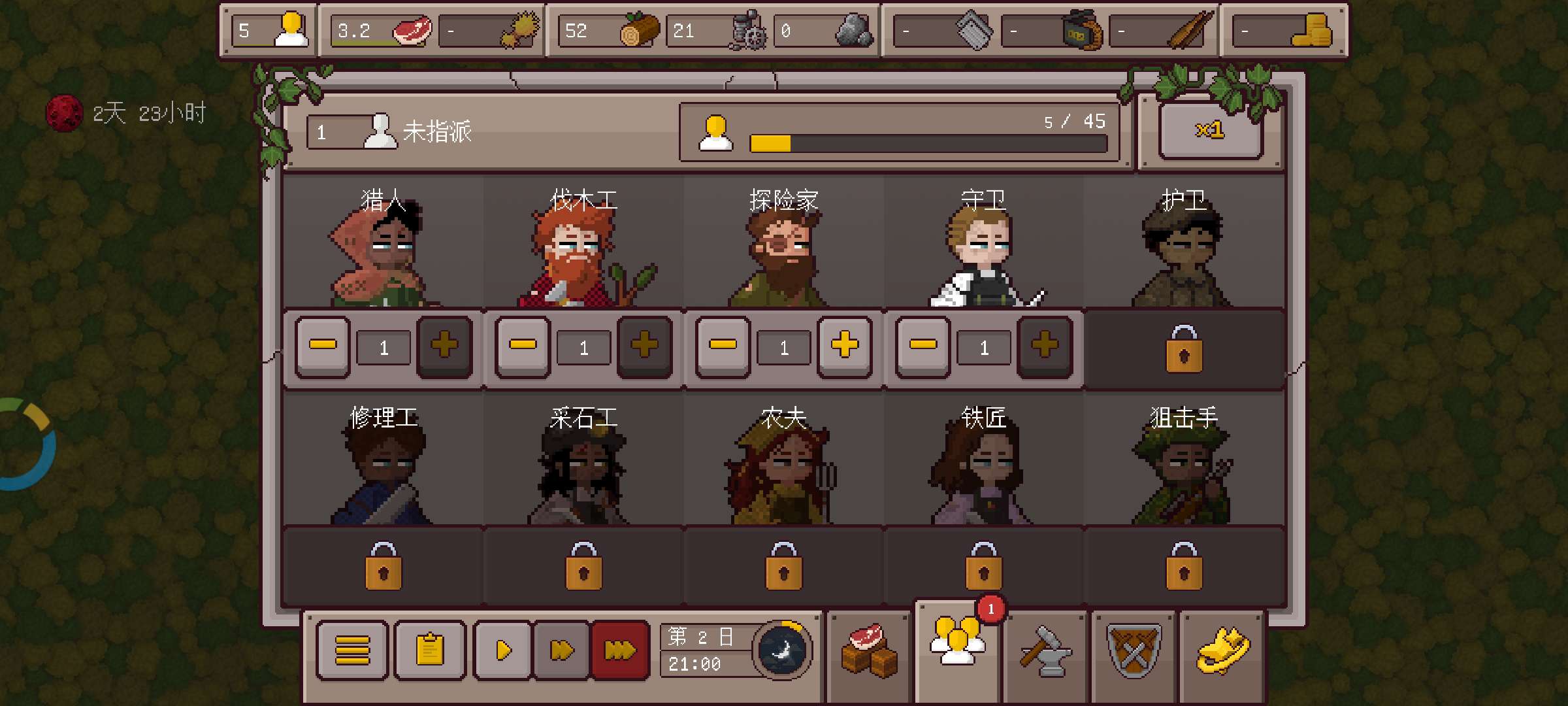Decrease the 探险家 explorer count

[x=723, y=346]
